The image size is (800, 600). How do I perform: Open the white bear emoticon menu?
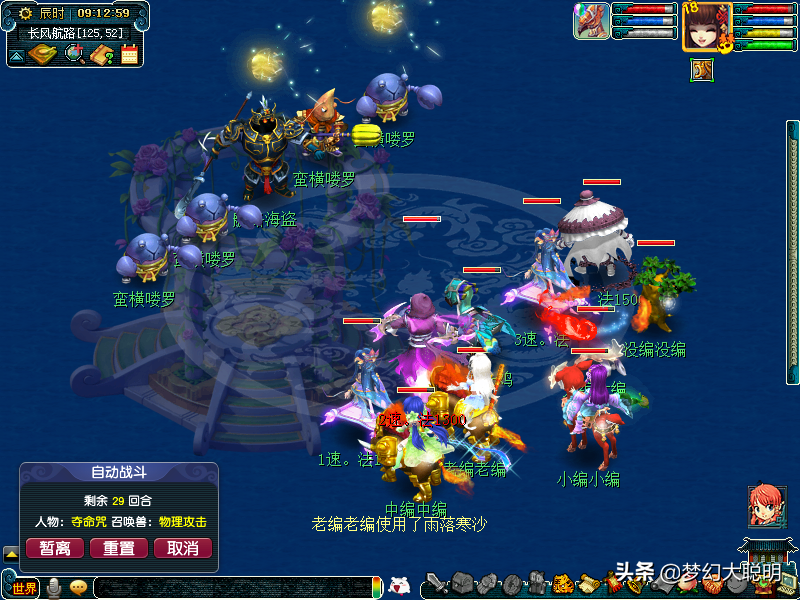399,587
